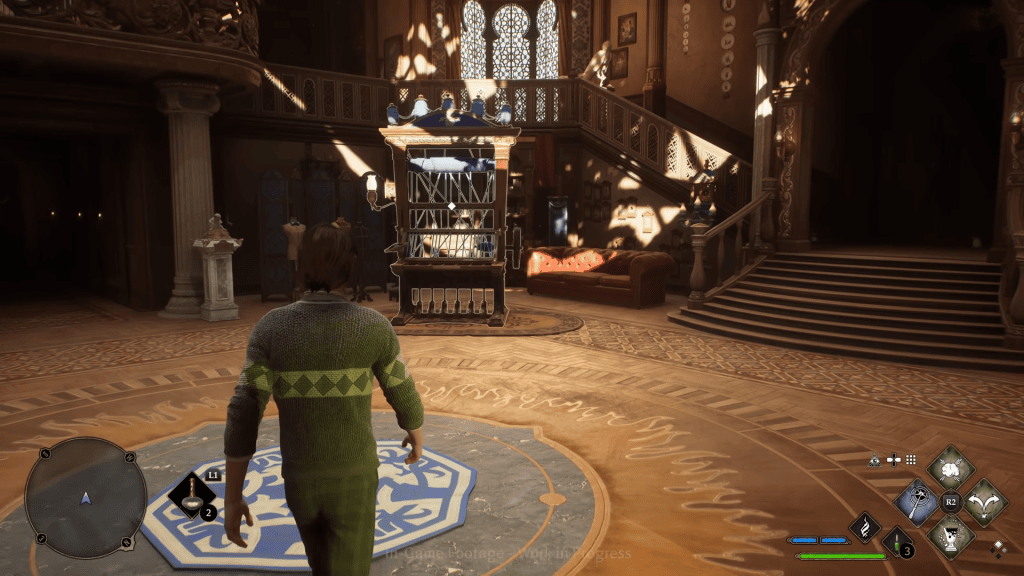
Task: Open the circular minimap
Action: [x=85, y=497]
